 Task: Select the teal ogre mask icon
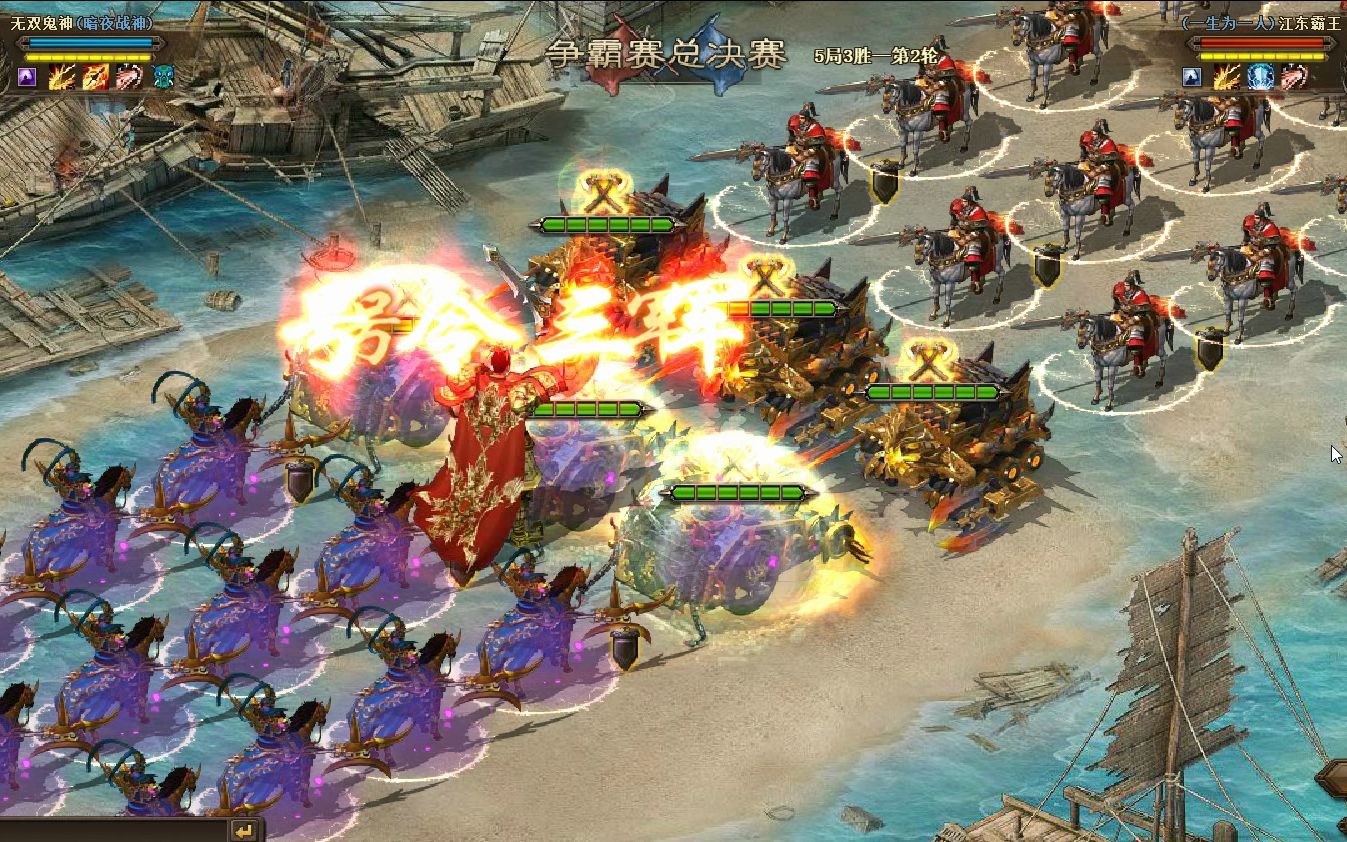click(163, 77)
